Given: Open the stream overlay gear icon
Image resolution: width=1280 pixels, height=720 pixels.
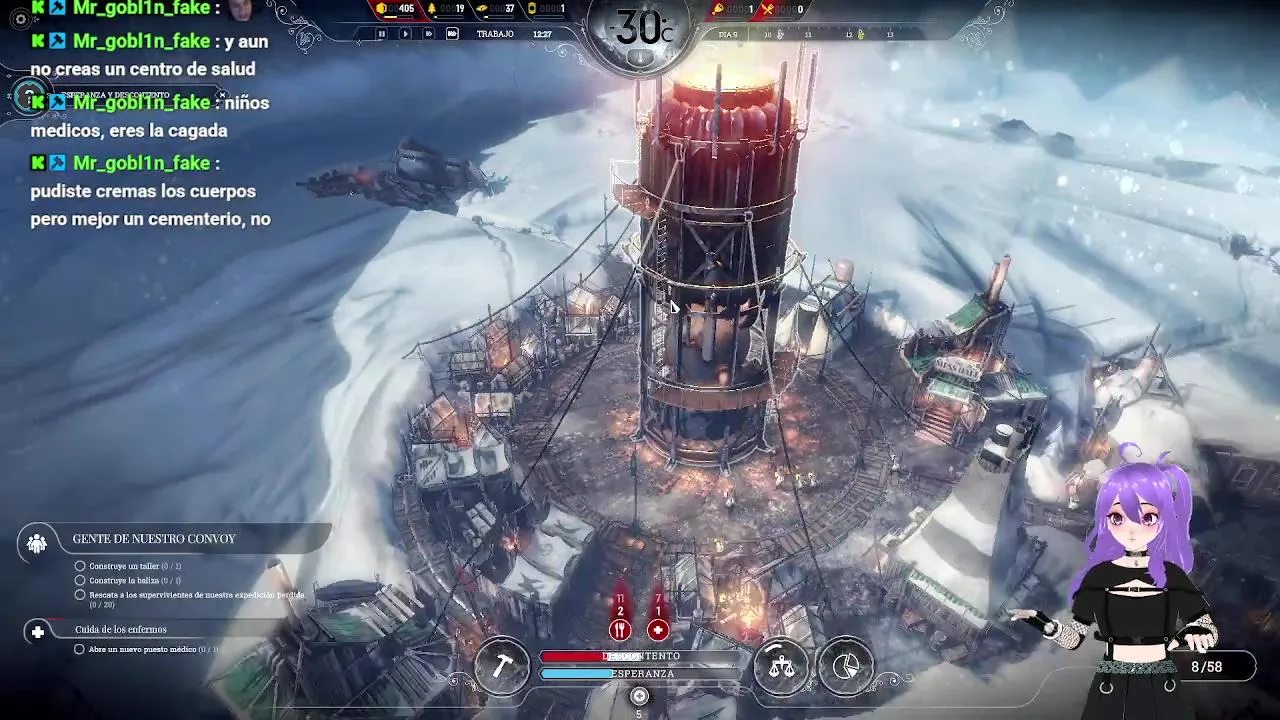Looking at the screenshot, I should tap(20, 19).
